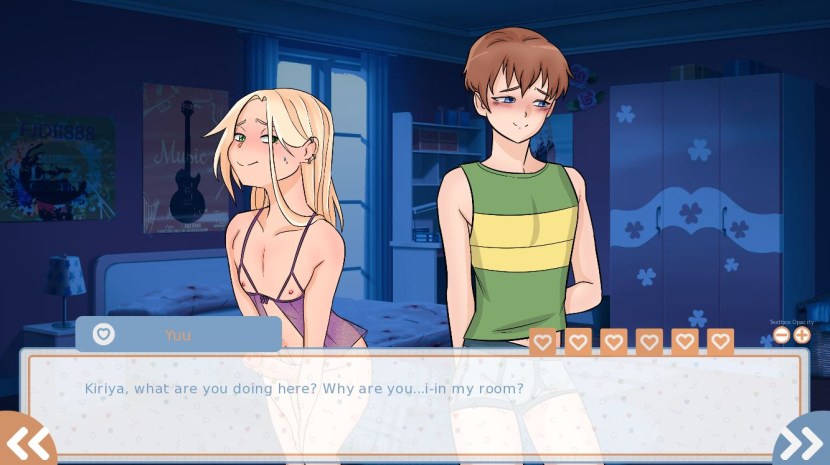830x465 pixels.
Task: Decrease textbox opacity with the minus button
Action: [x=782, y=335]
